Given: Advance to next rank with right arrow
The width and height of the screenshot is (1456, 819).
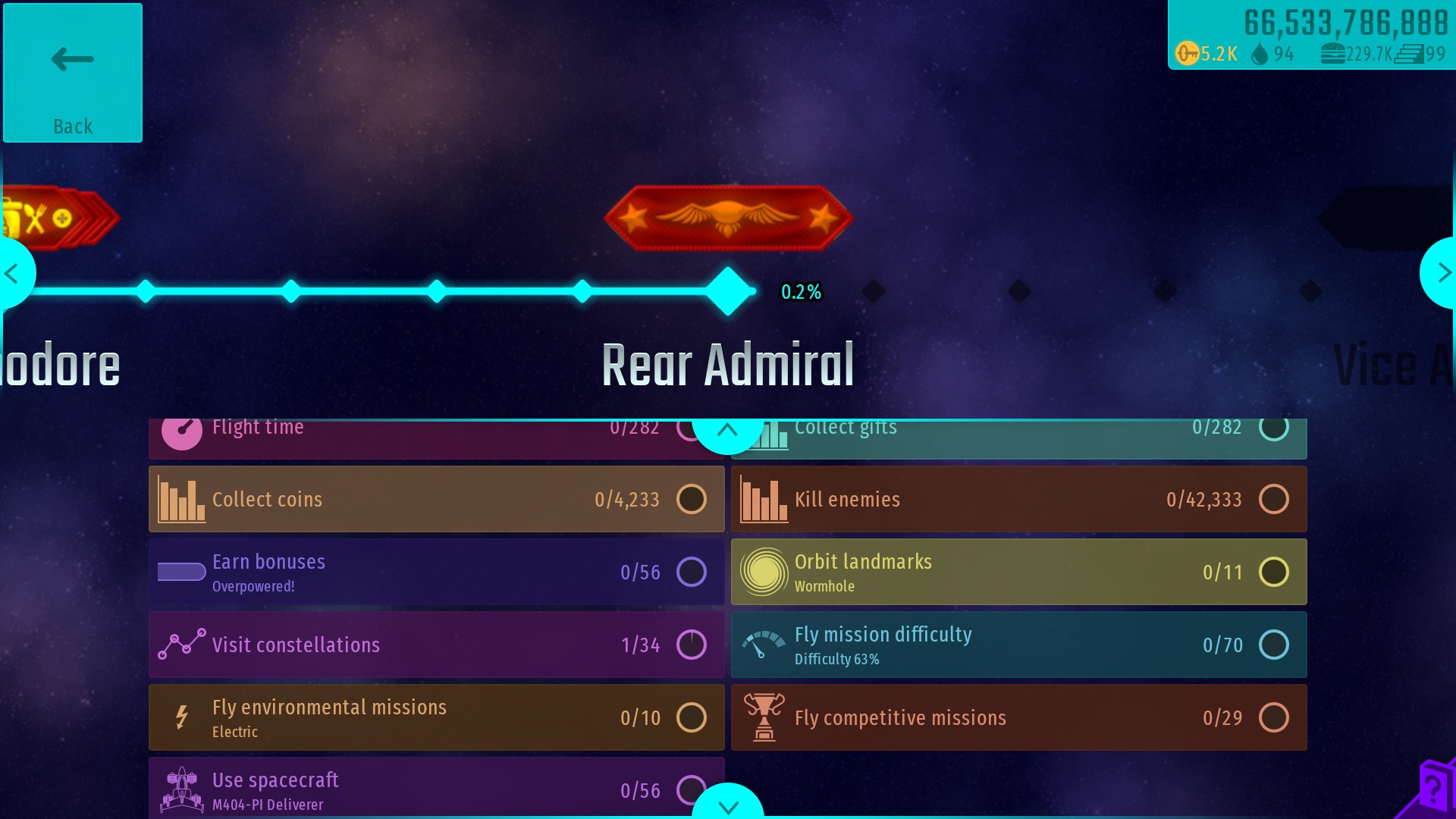Looking at the screenshot, I should click(1442, 273).
